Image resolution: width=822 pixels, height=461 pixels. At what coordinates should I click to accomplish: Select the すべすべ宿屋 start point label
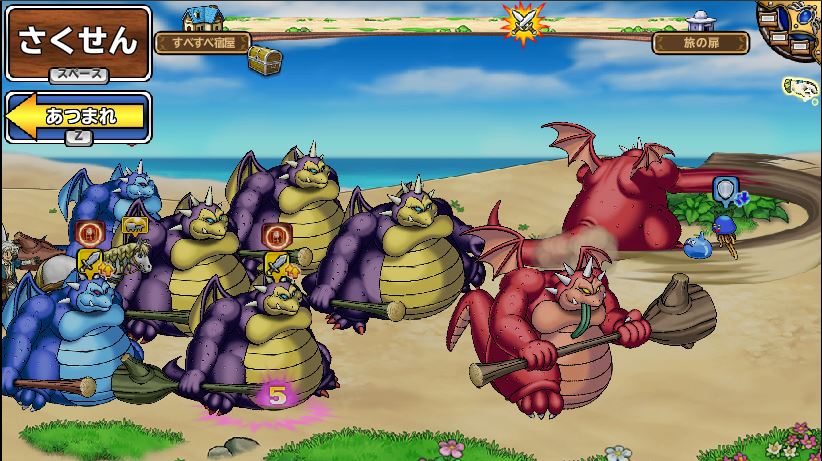click(x=202, y=43)
